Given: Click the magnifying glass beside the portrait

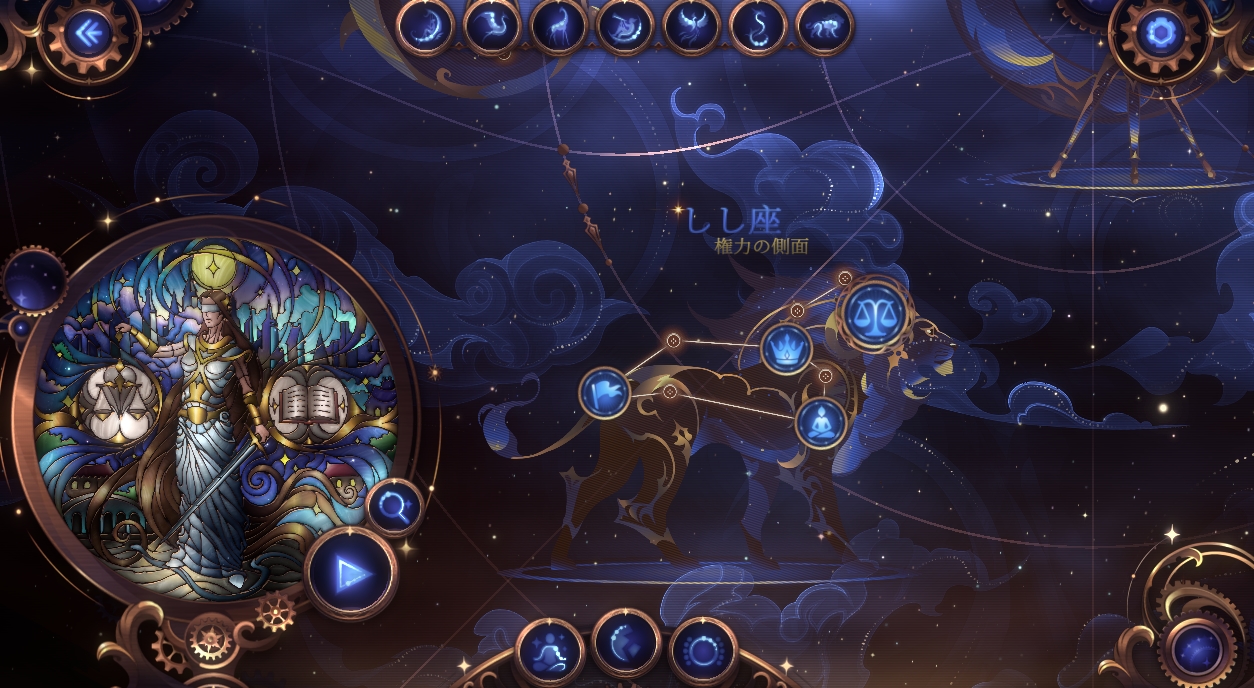Looking at the screenshot, I should click(394, 508).
